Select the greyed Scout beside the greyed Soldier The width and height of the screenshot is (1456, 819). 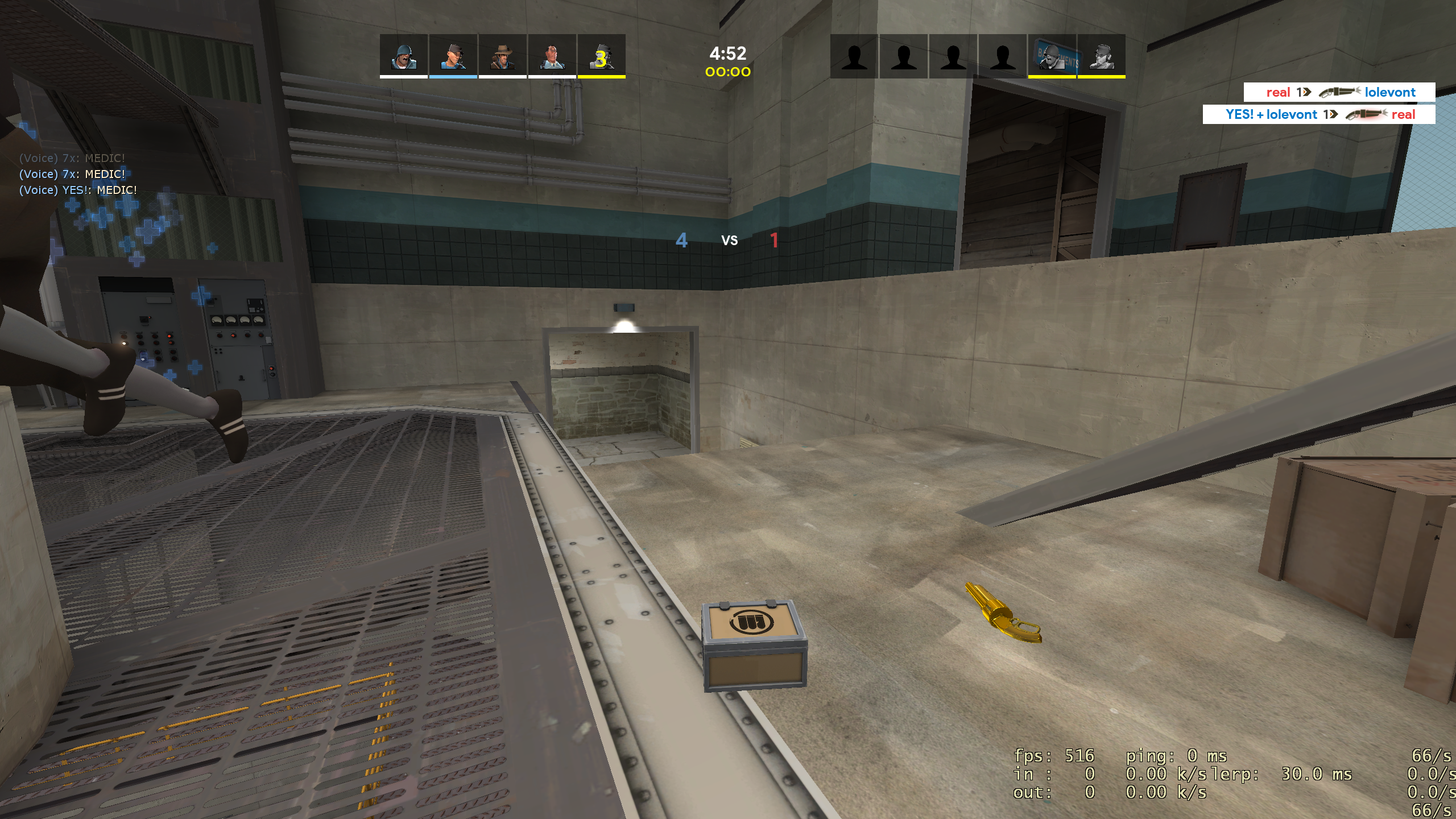click(x=1101, y=55)
